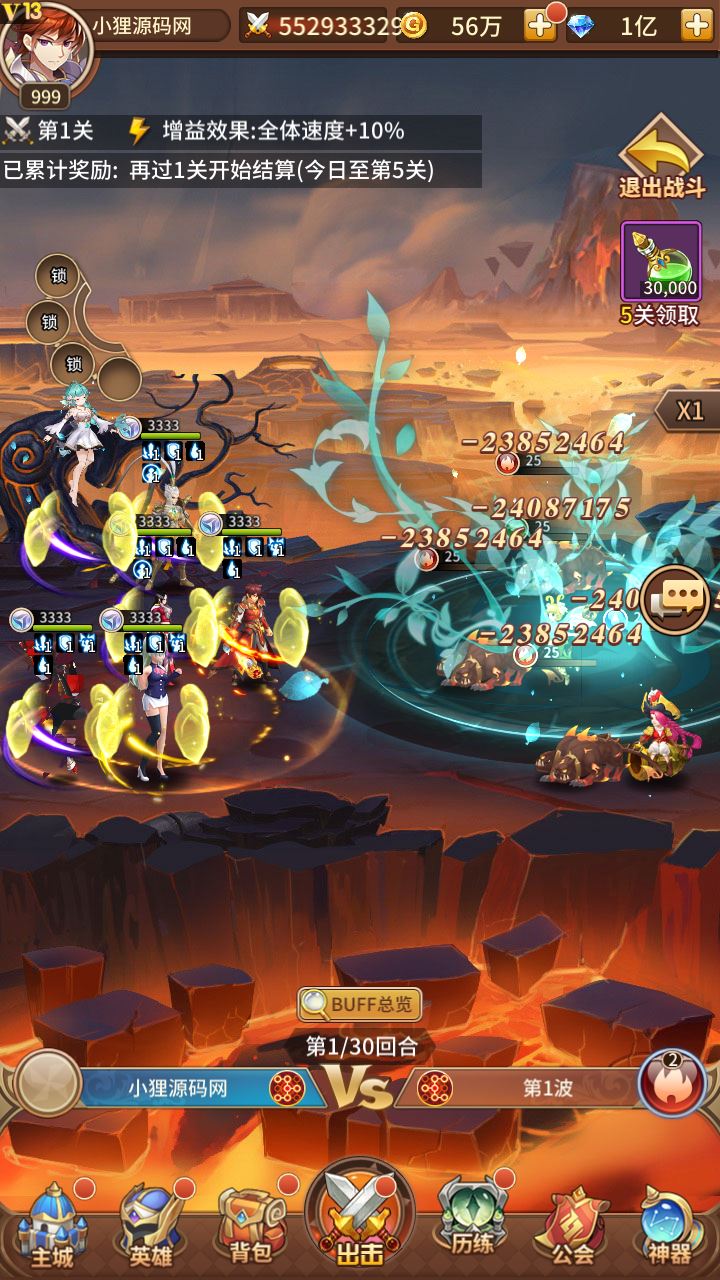This screenshot has width=720, height=1280.
Task: Open the BUFF总览 overview
Action: [360, 1003]
